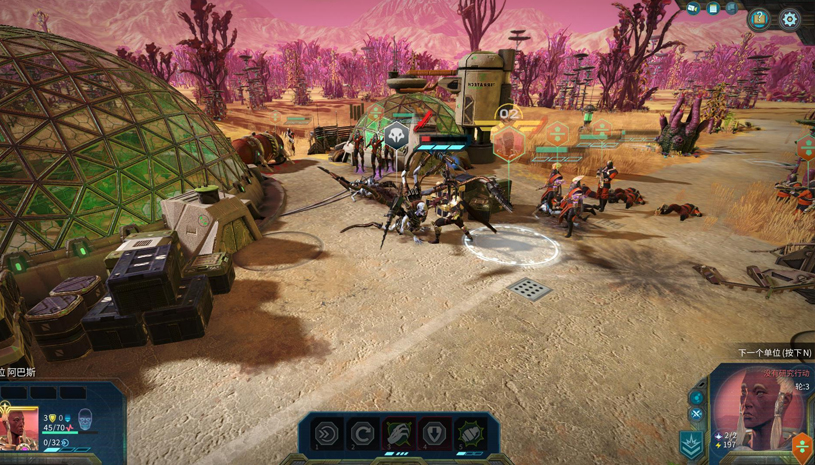The height and width of the screenshot is (465, 815).
Task: Trigger the fist strike ability
Action: tap(470, 434)
